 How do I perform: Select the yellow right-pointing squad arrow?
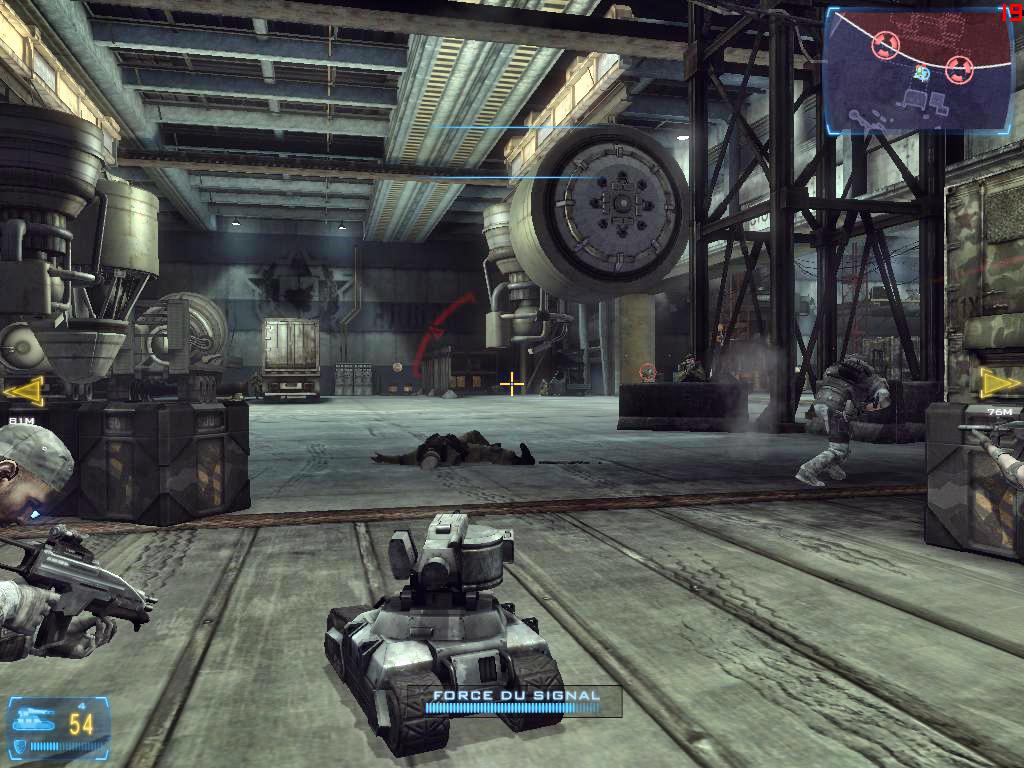(x=999, y=383)
